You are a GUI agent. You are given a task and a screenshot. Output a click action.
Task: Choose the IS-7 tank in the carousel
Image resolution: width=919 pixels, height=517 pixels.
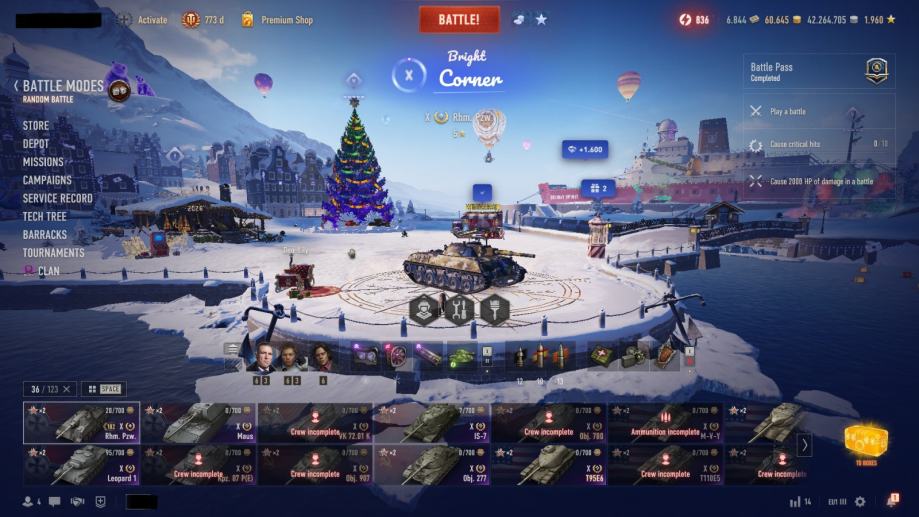pyautogui.click(x=431, y=423)
